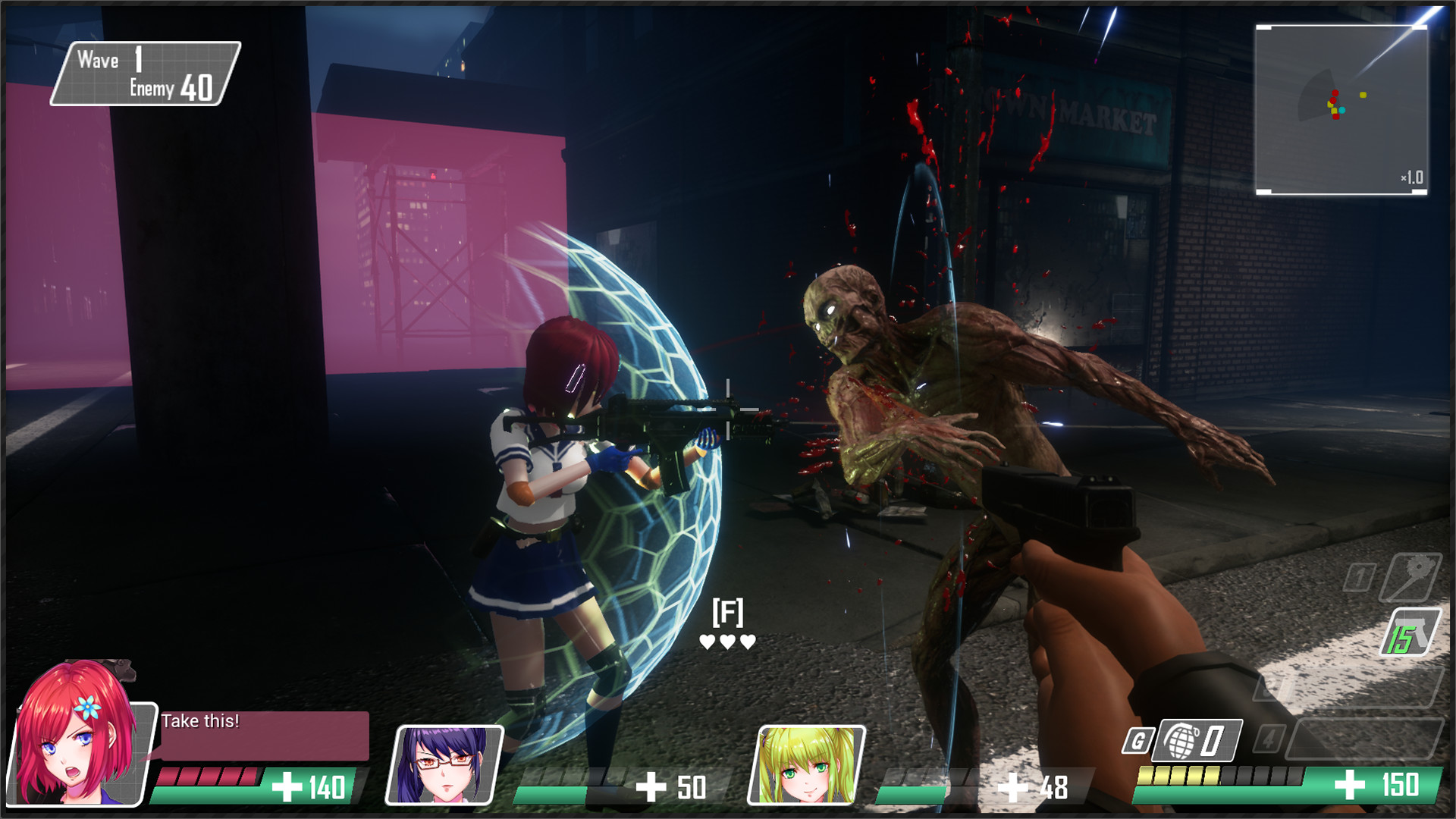Expand the Wave and Enemy counter panel
This screenshot has width=1456, height=819.
point(144,74)
